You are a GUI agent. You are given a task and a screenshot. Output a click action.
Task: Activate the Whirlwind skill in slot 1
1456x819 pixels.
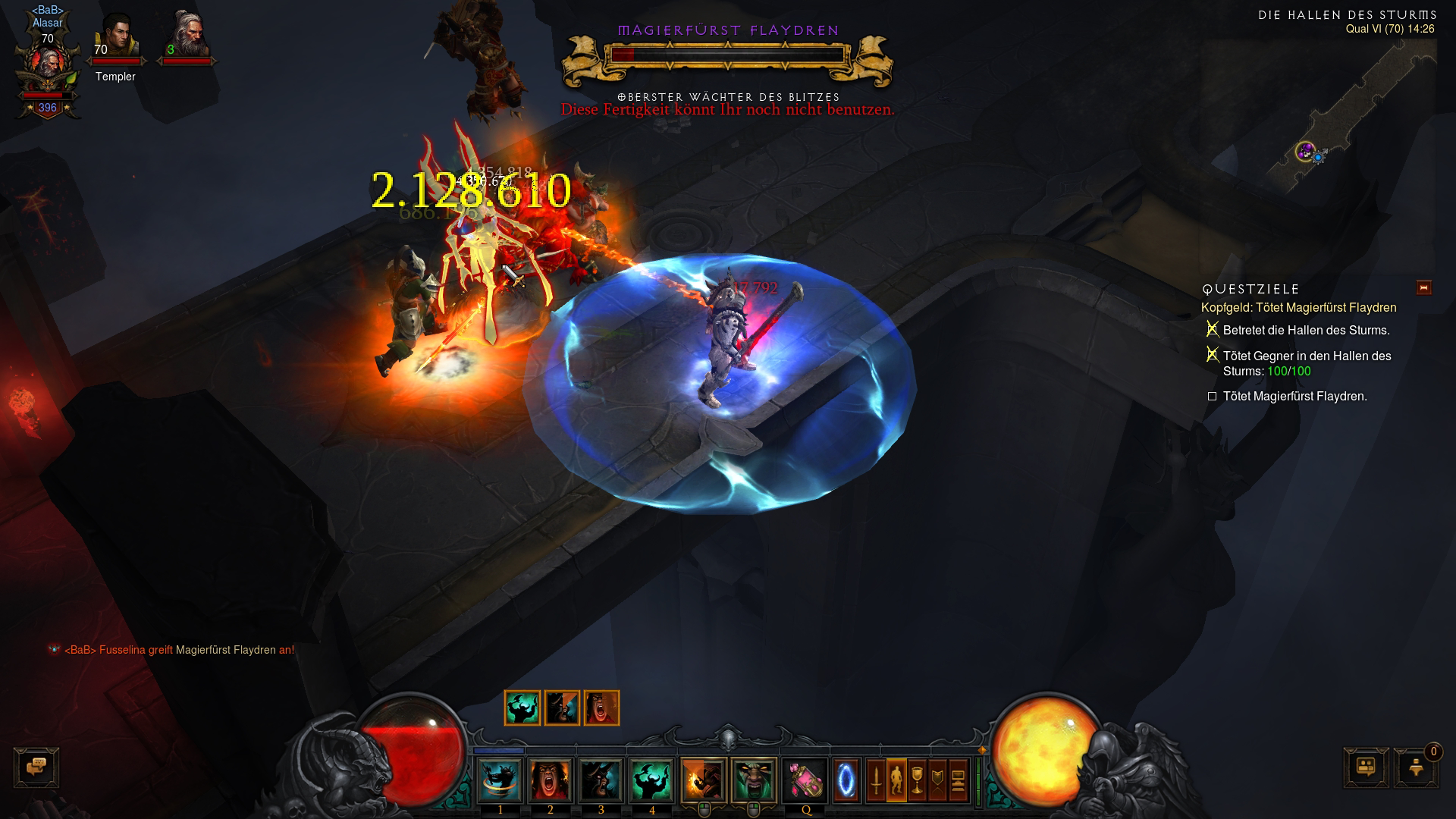[x=500, y=780]
